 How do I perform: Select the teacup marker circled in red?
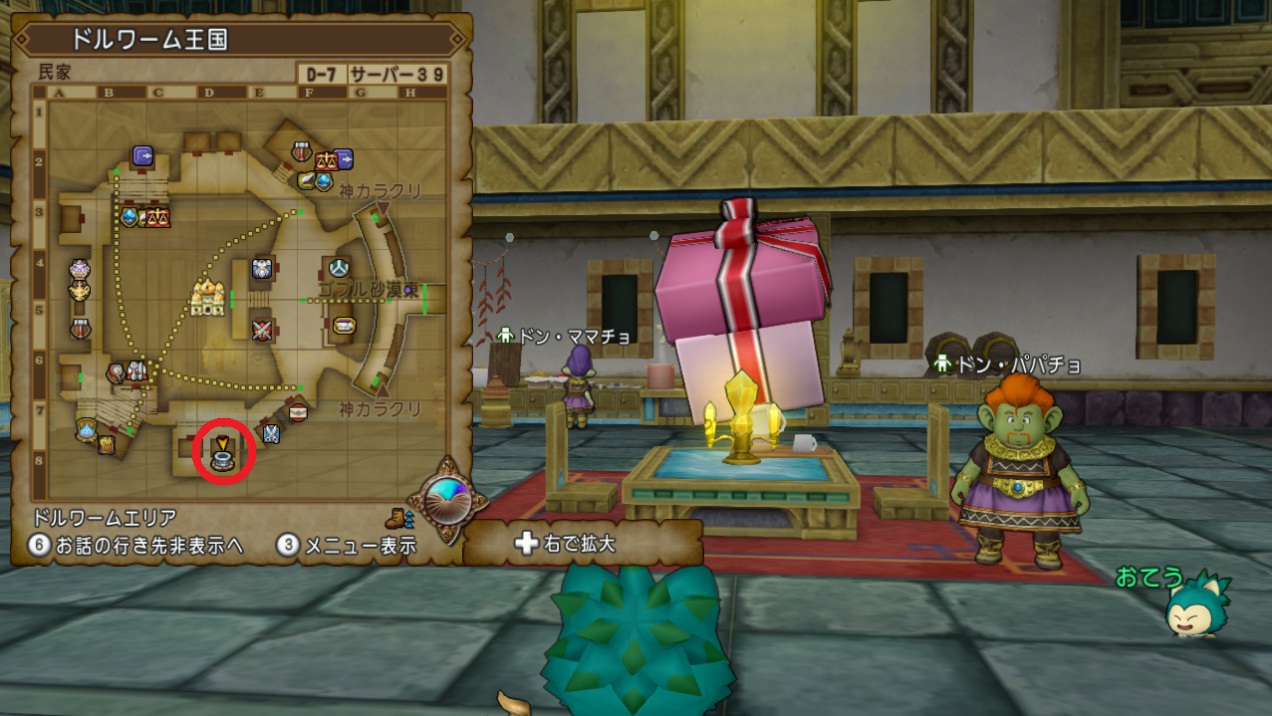[223, 459]
